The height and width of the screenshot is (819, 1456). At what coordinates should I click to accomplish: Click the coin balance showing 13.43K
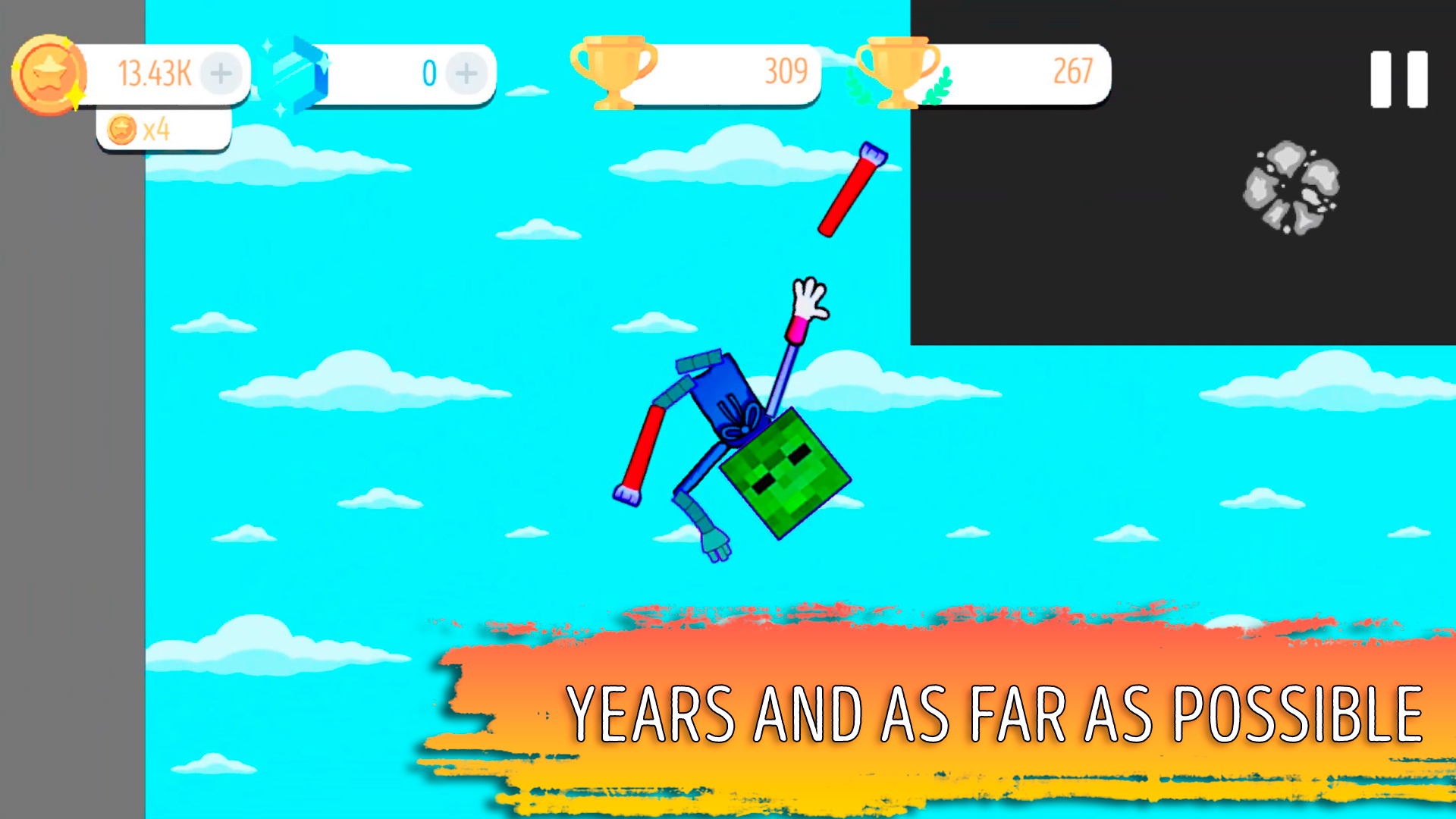coord(154,72)
